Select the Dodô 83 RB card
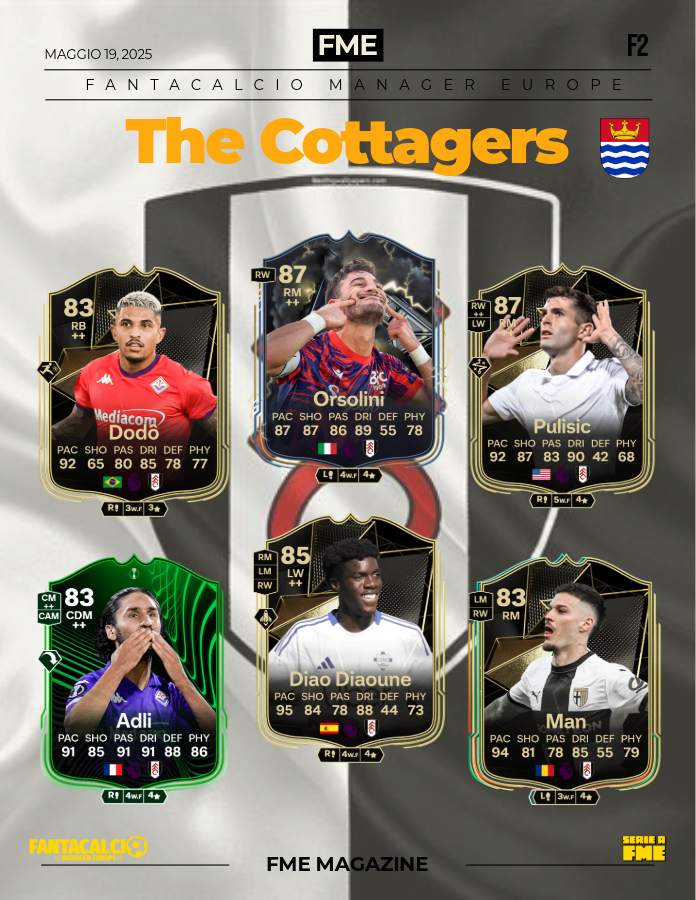The height and width of the screenshot is (900, 696). coord(134,390)
